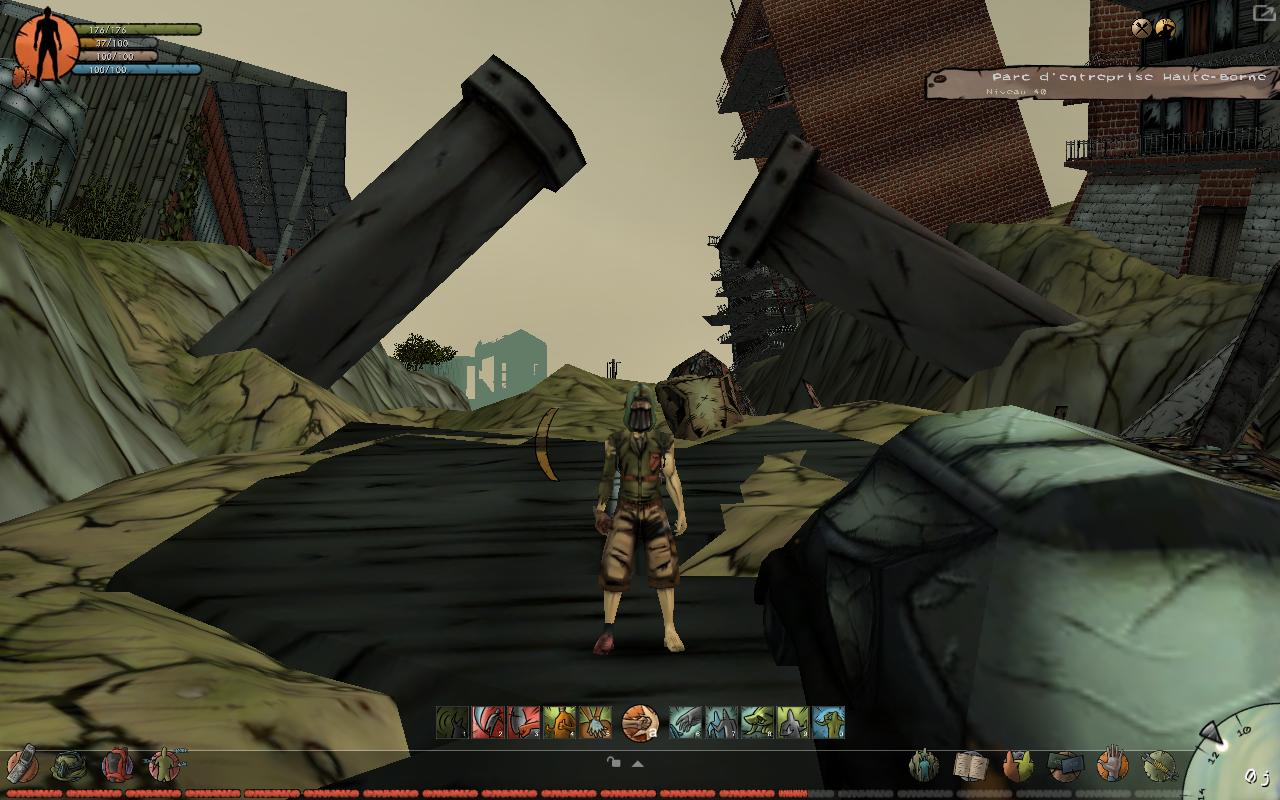Image resolution: width=1280 pixels, height=800 pixels.
Task: Open the gas mask helmet menu
Action: coord(69,766)
